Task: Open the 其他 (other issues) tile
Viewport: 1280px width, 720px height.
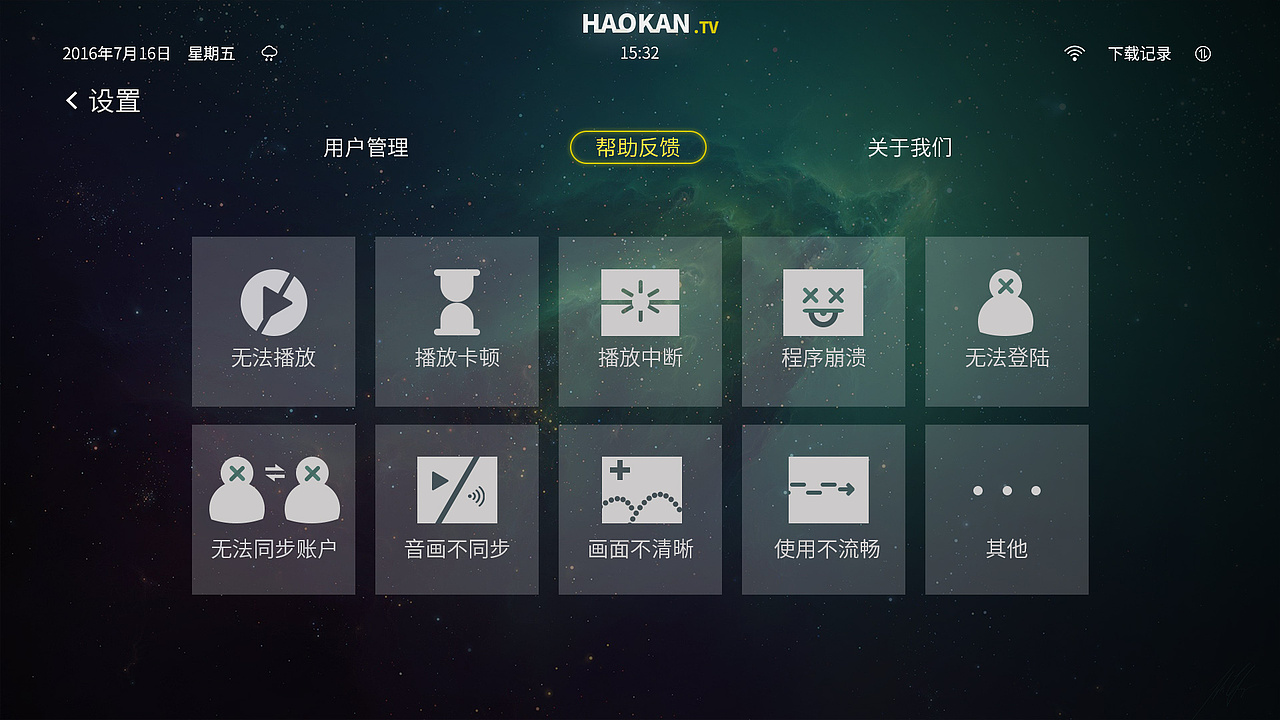Action: pyautogui.click(x=1006, y=508)
